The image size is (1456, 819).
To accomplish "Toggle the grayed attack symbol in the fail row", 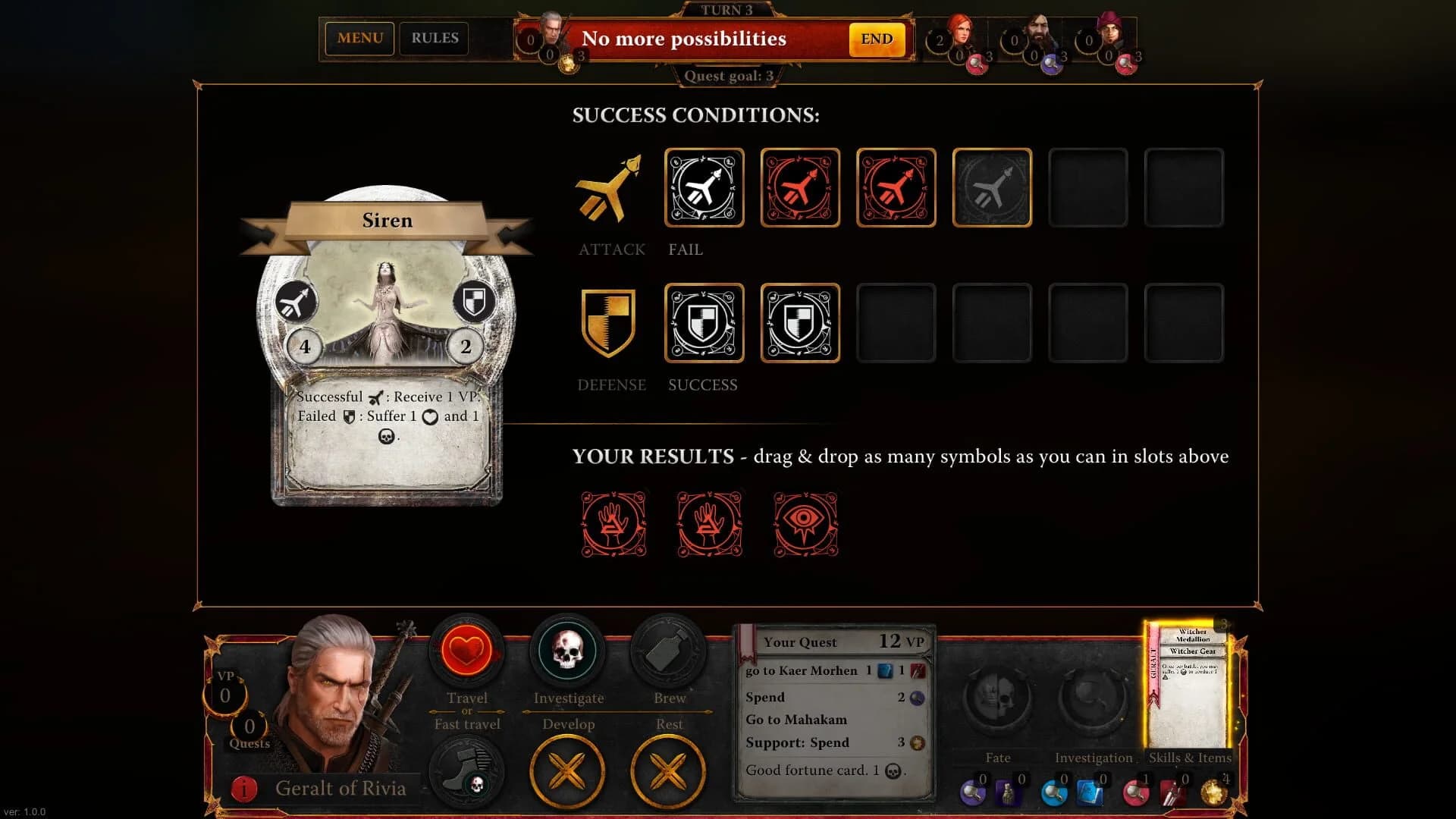I will click(992, 187).
